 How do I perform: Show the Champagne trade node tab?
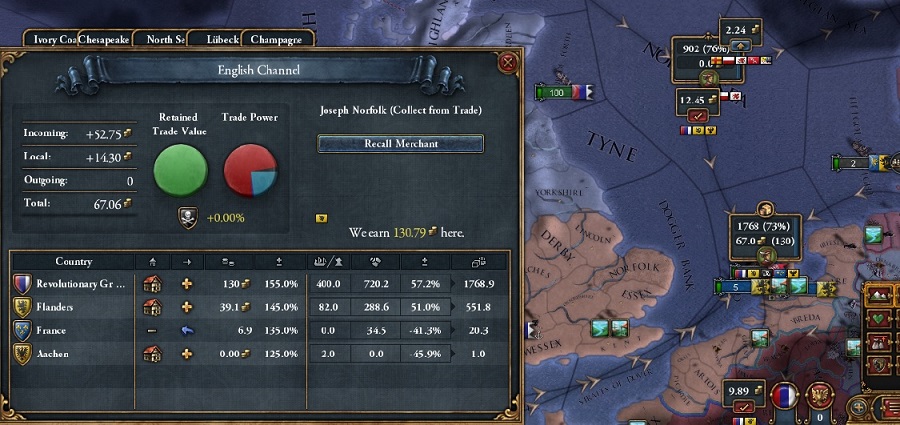277,39
